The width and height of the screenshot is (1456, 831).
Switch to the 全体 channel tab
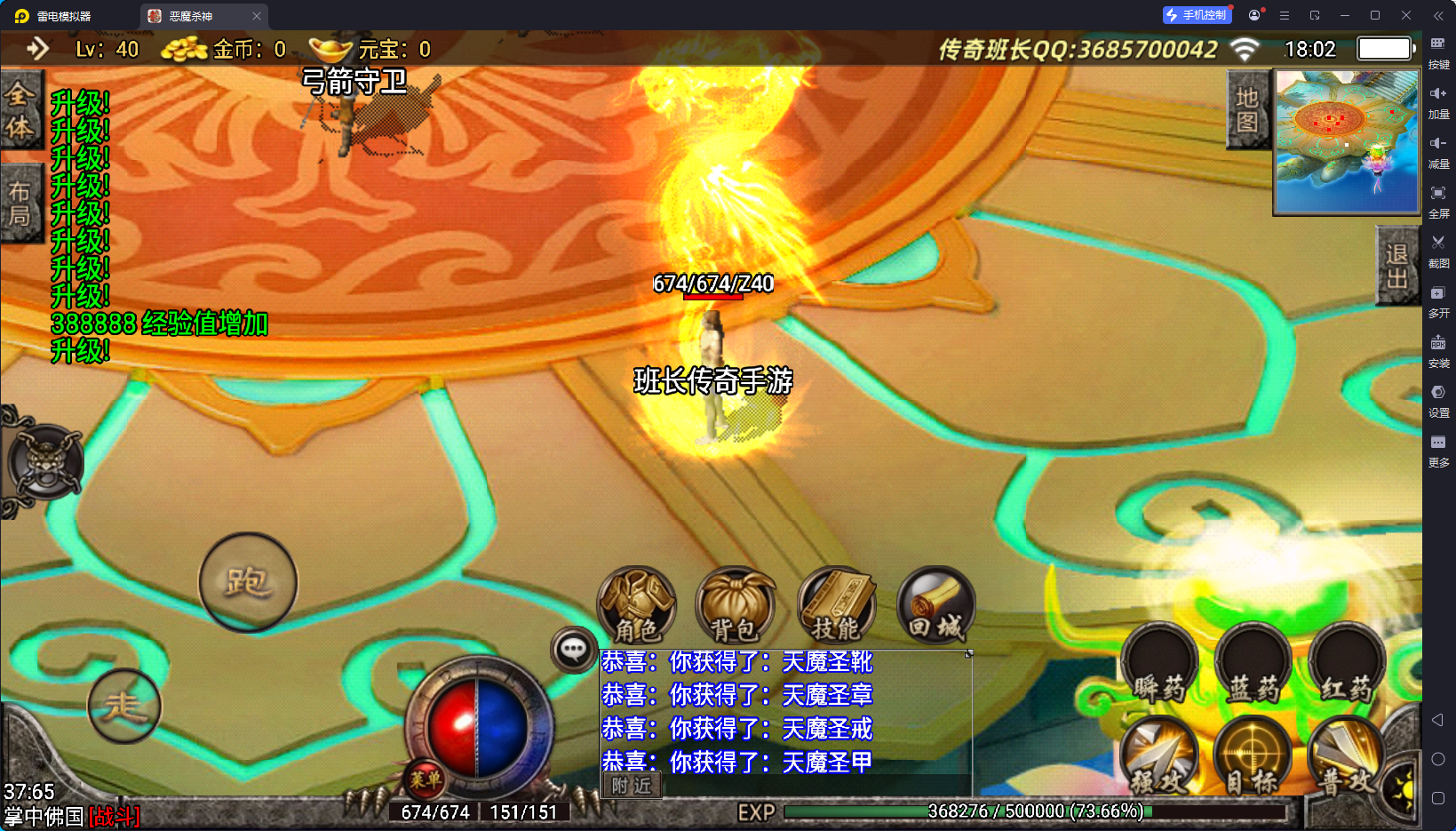pyautogui.click(x=20, y=111)
